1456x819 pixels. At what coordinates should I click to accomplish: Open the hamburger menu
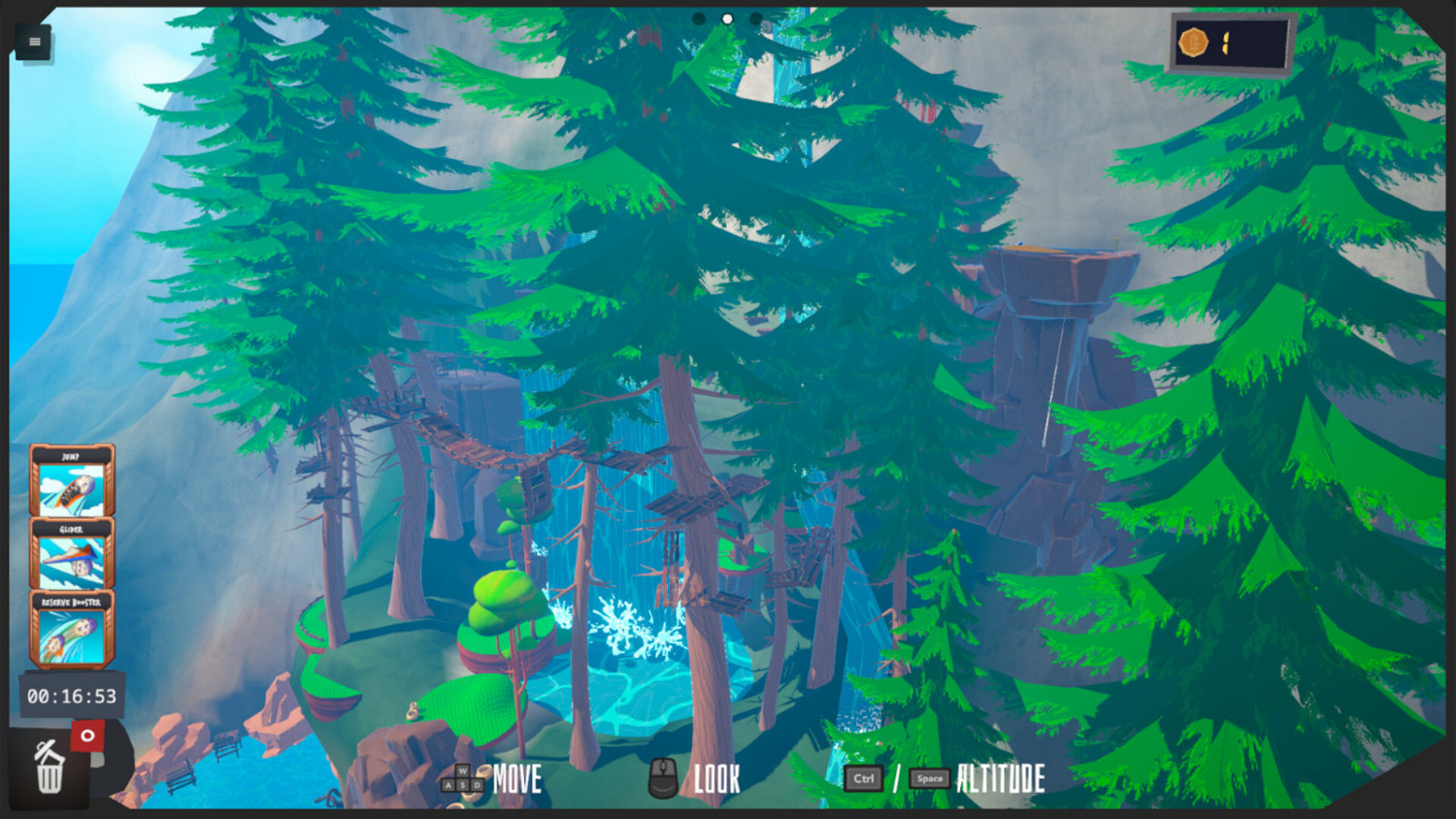[33, 41]
